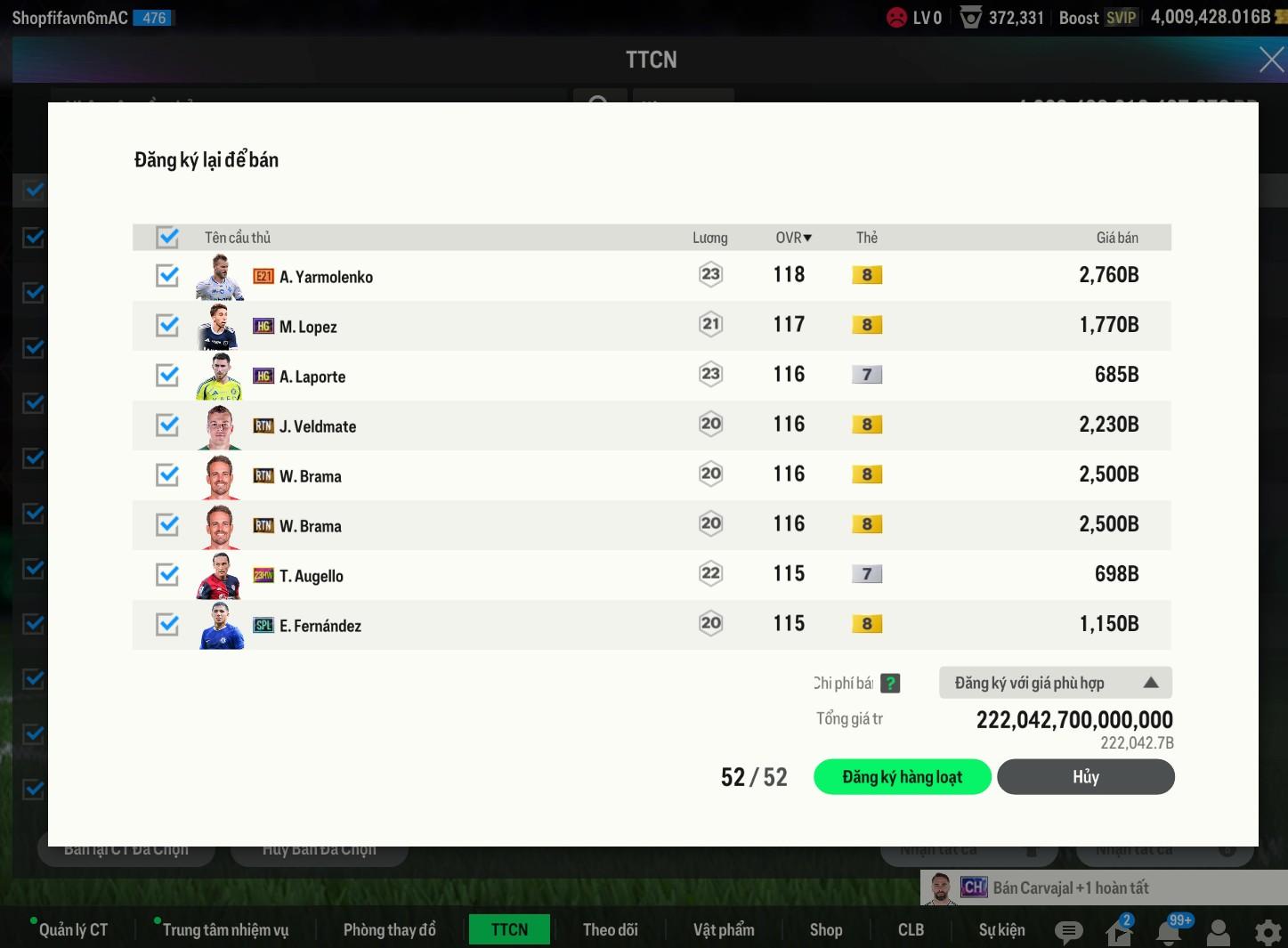Uncheck M. Lopez's checkbox
This screenshot has width=1288, height=948.
click(x=167, y=326)
